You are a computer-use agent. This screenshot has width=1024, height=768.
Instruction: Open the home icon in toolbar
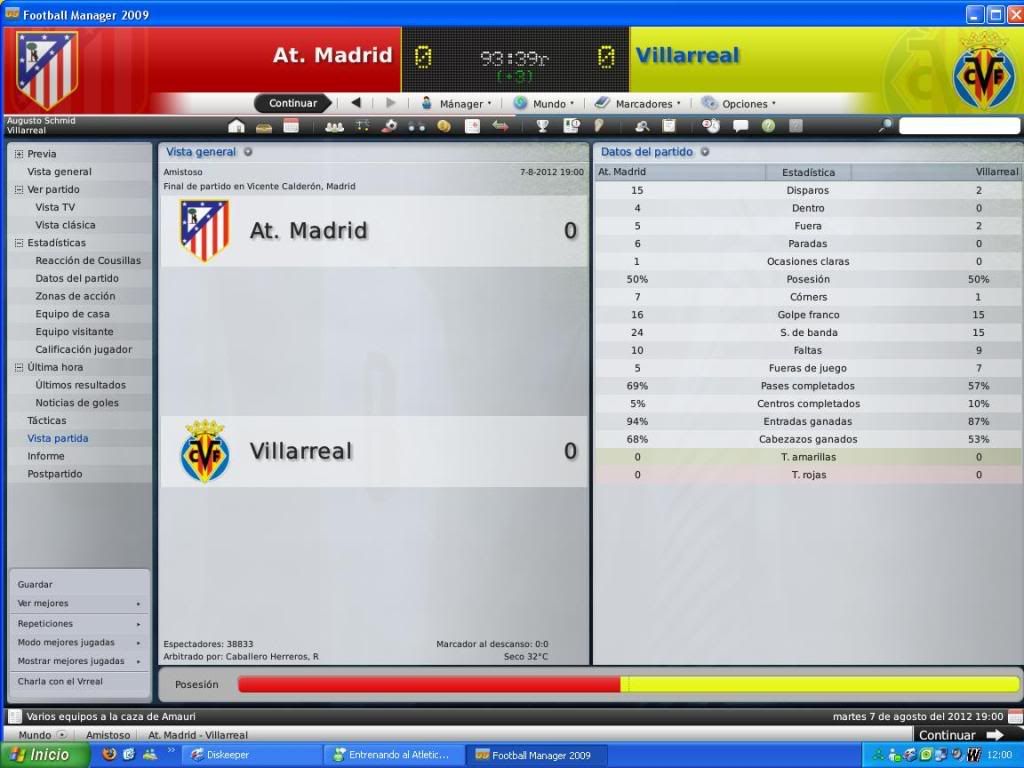click(x=236, y=126)
